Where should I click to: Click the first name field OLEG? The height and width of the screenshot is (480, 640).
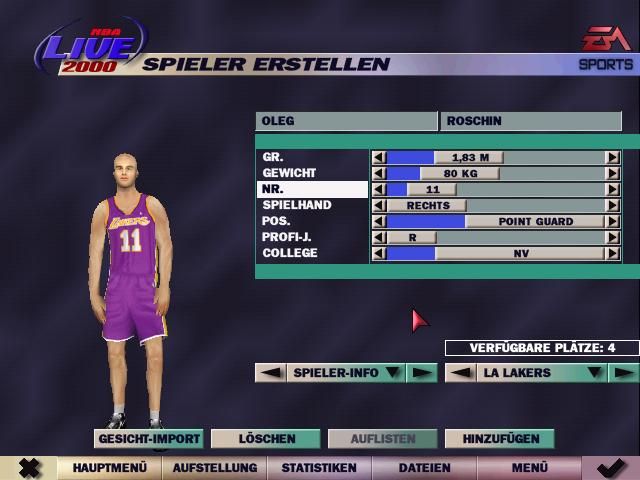point(345,121)
